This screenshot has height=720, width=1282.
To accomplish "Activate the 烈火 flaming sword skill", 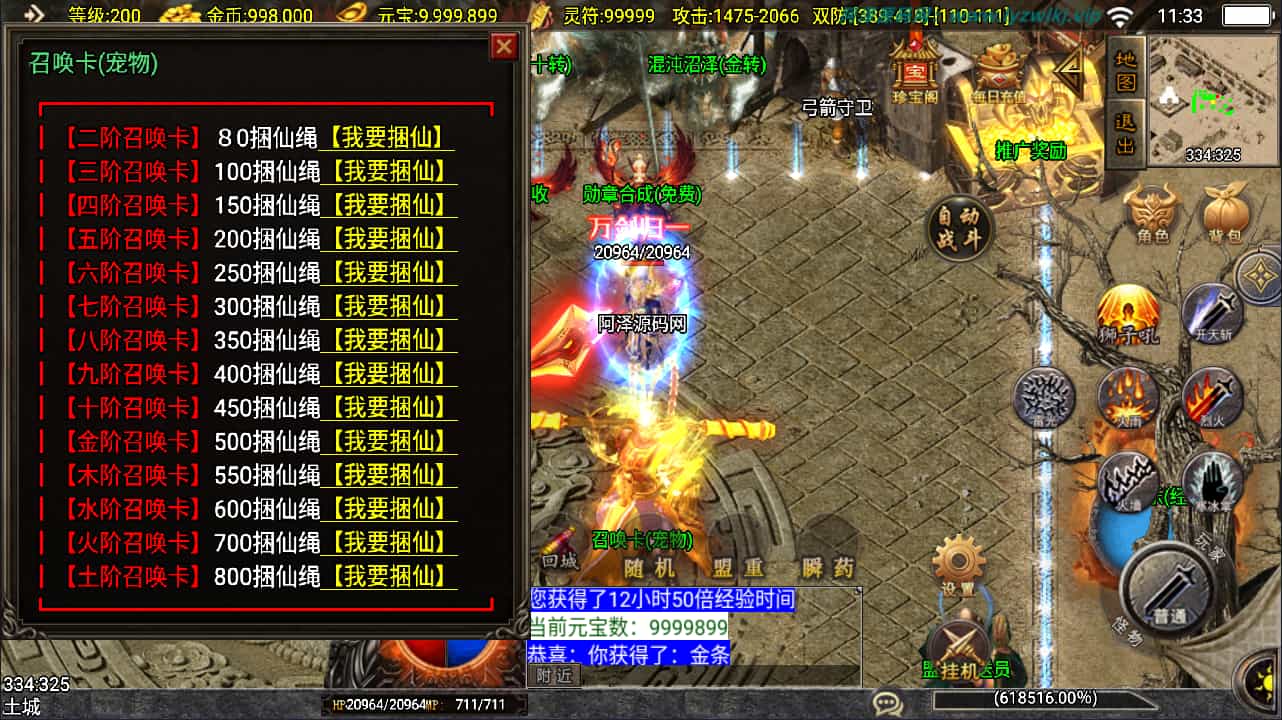I will point(1212,398).
